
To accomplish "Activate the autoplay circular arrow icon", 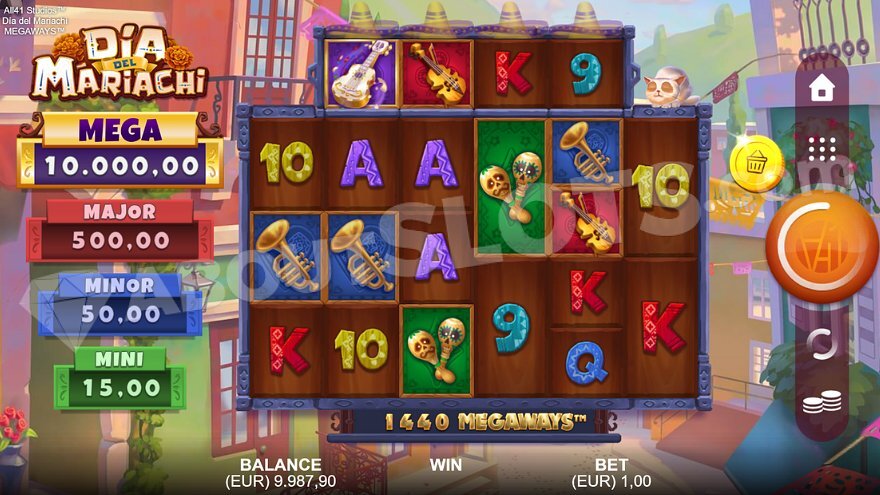I will [x=821, y=344].
